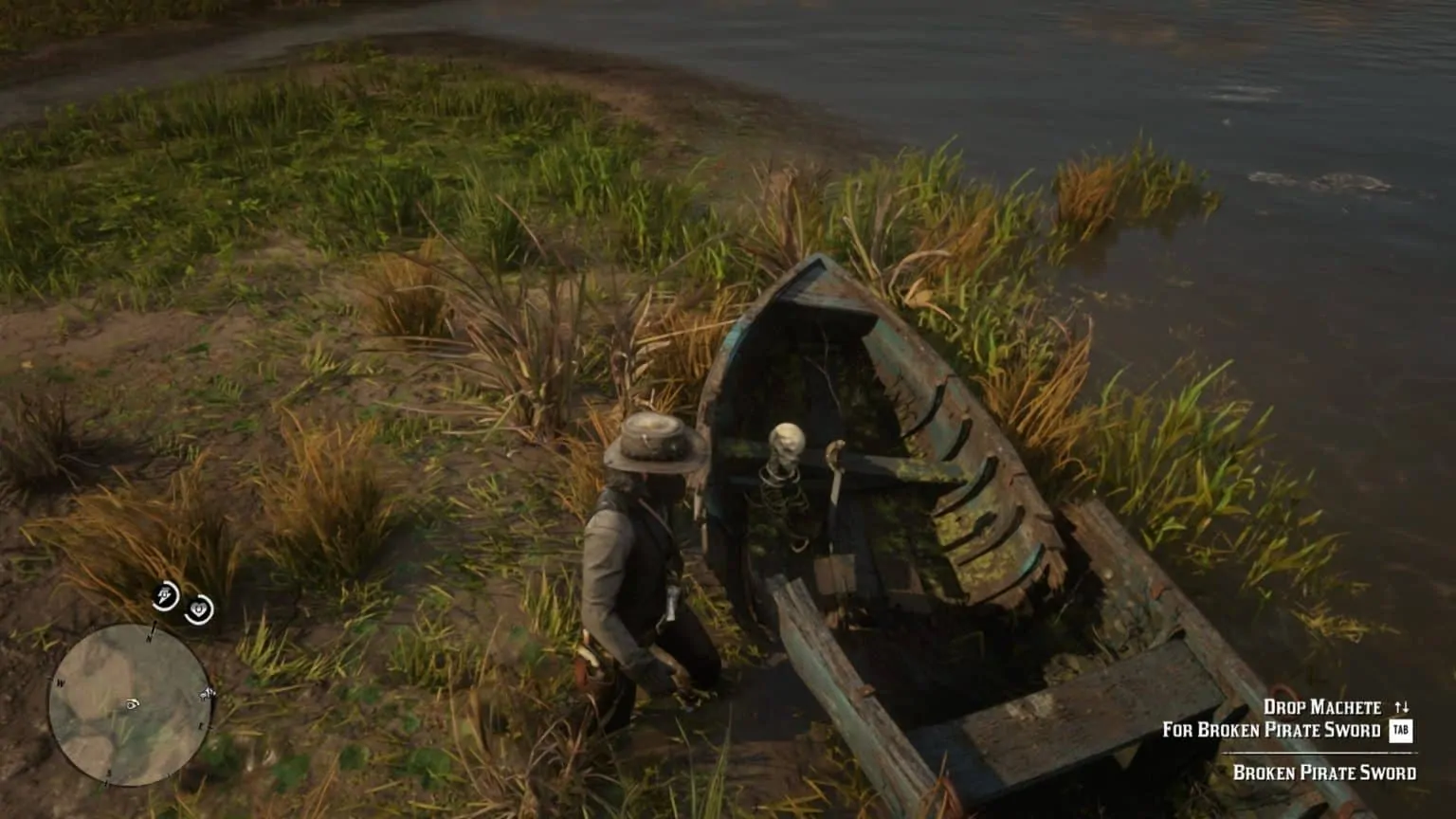The image size is (1456, 819).
Task: Click the horse marker on the minimap edge
Action: 207,695
